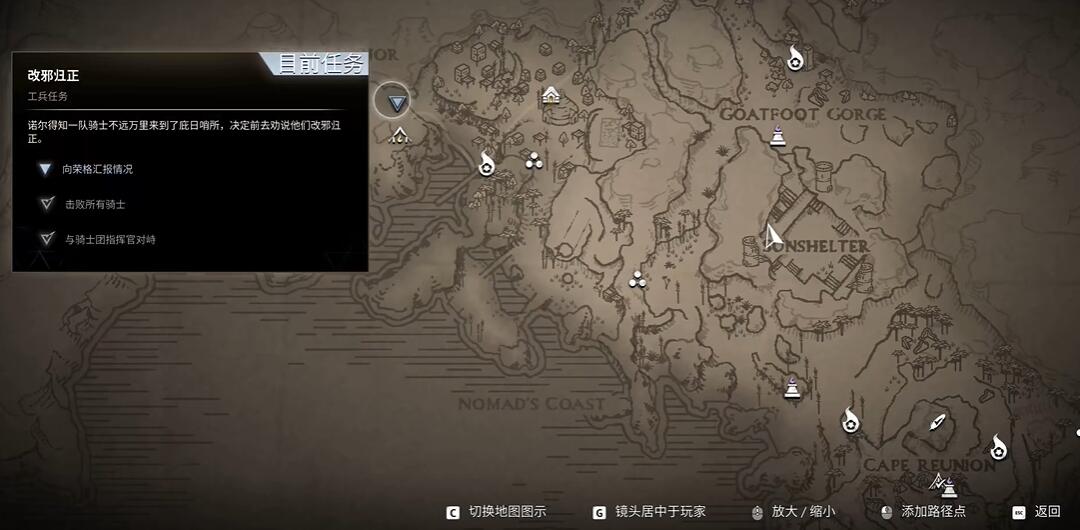Toggle map icons with 切换地图图示
The width and height of the screenshot is (1080, 530).
pos(506,511)
